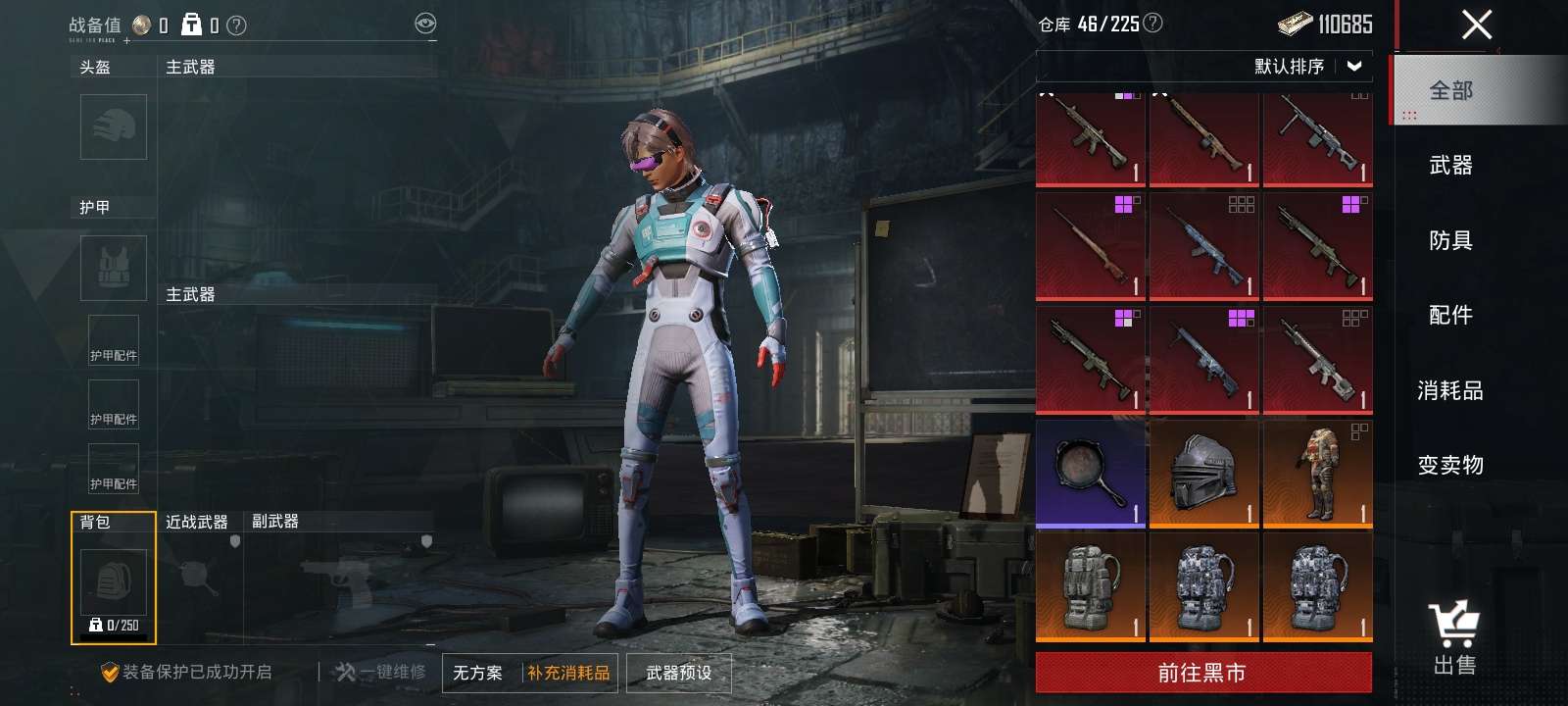Select the 背包 backpack equipment slot
The height and width of the screenshot is (706, 1568).
click(114, 580)
